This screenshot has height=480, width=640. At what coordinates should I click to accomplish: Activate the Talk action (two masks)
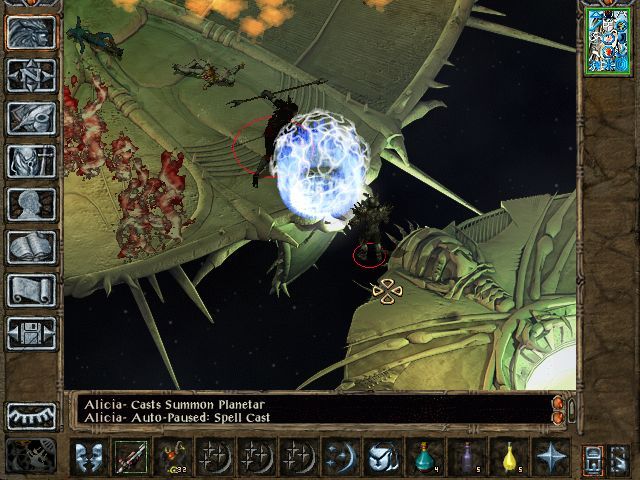pyautogui.click(x=88, y=457)
